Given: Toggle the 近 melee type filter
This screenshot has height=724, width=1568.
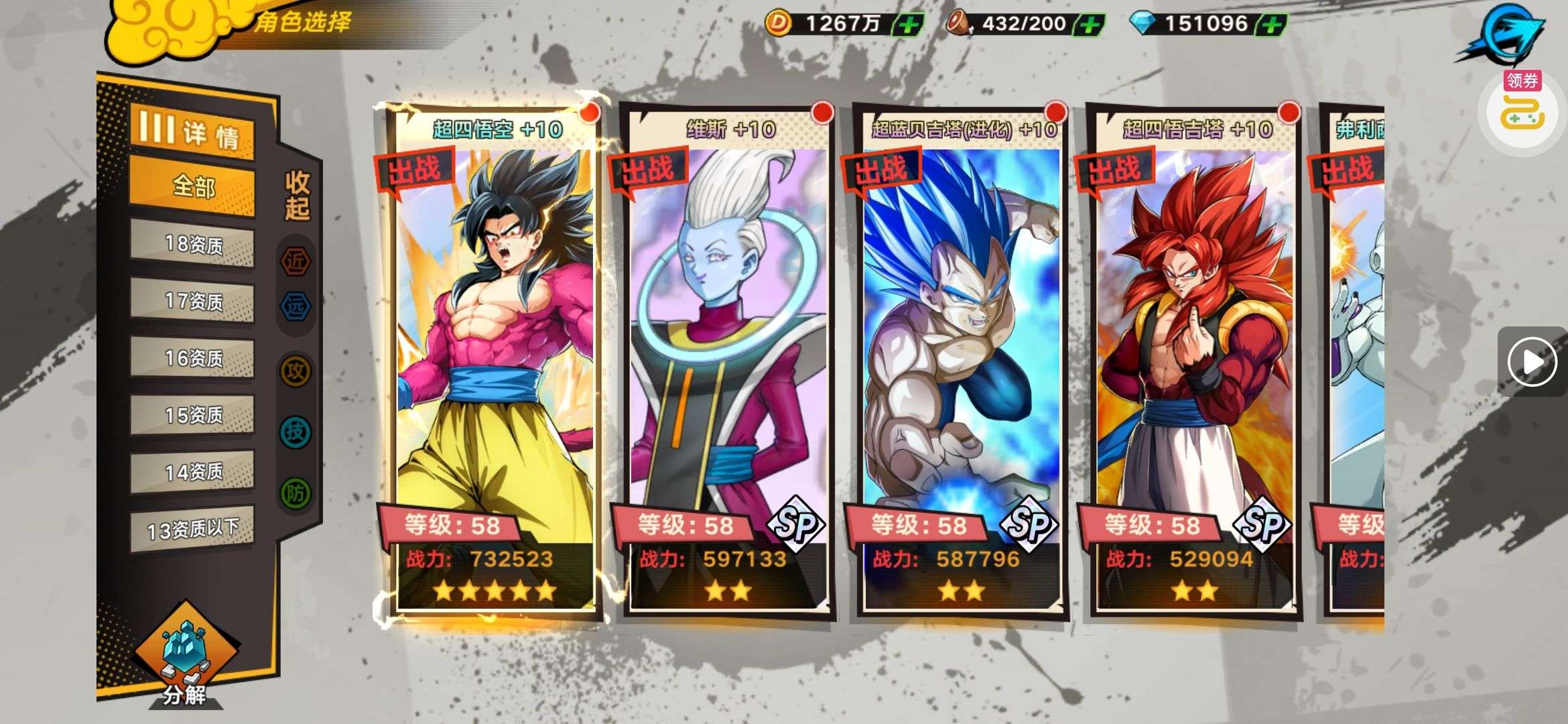Looking at the screenshot, I should point(296,261).
